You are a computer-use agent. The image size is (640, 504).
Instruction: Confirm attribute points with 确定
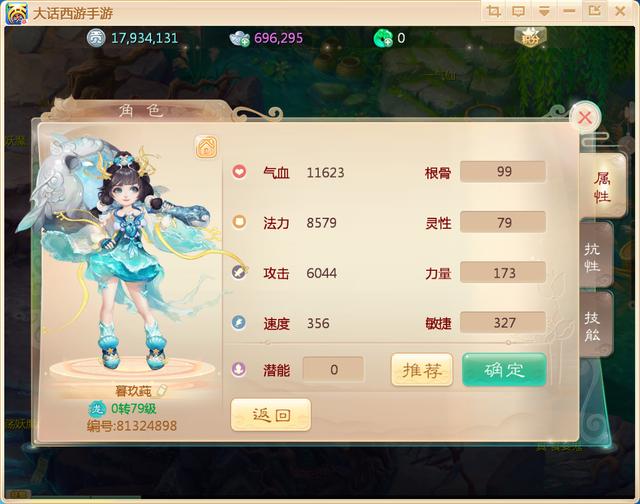[504, 370]
